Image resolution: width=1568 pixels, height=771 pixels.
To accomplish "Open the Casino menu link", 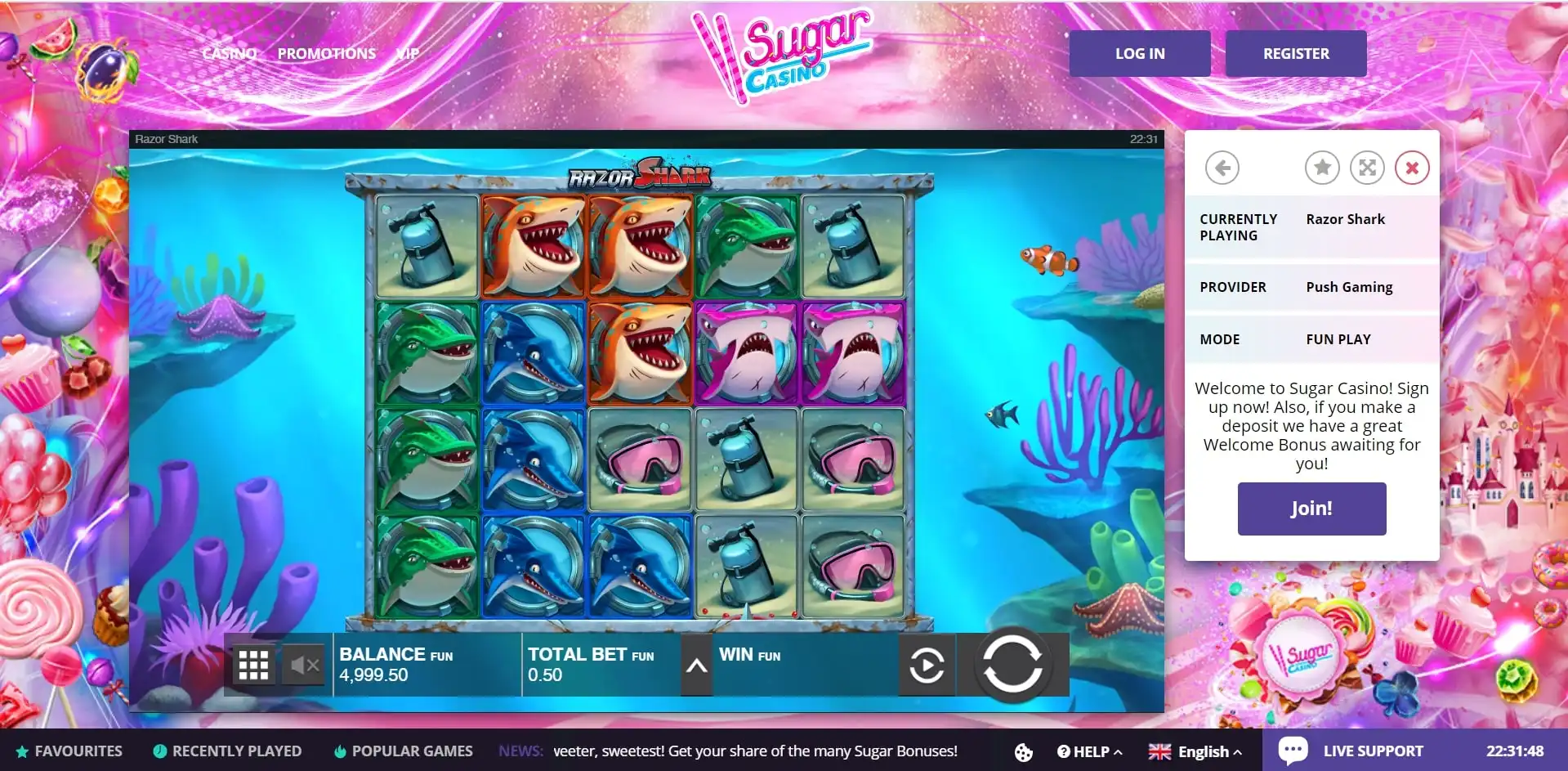I will coord(230,54).
